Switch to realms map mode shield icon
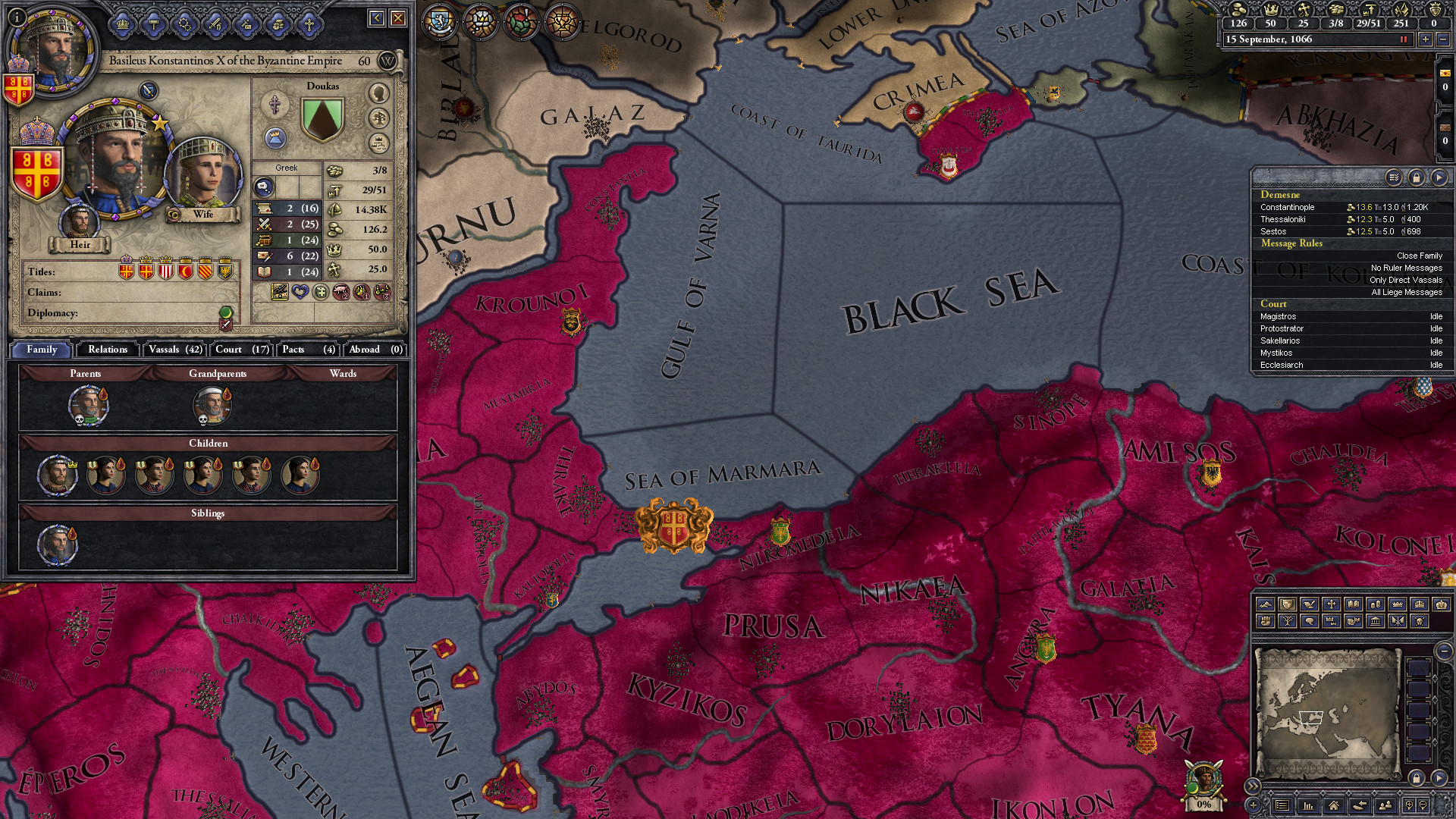The height and width of the screenshot is (819, 1456). [1288, 604]
